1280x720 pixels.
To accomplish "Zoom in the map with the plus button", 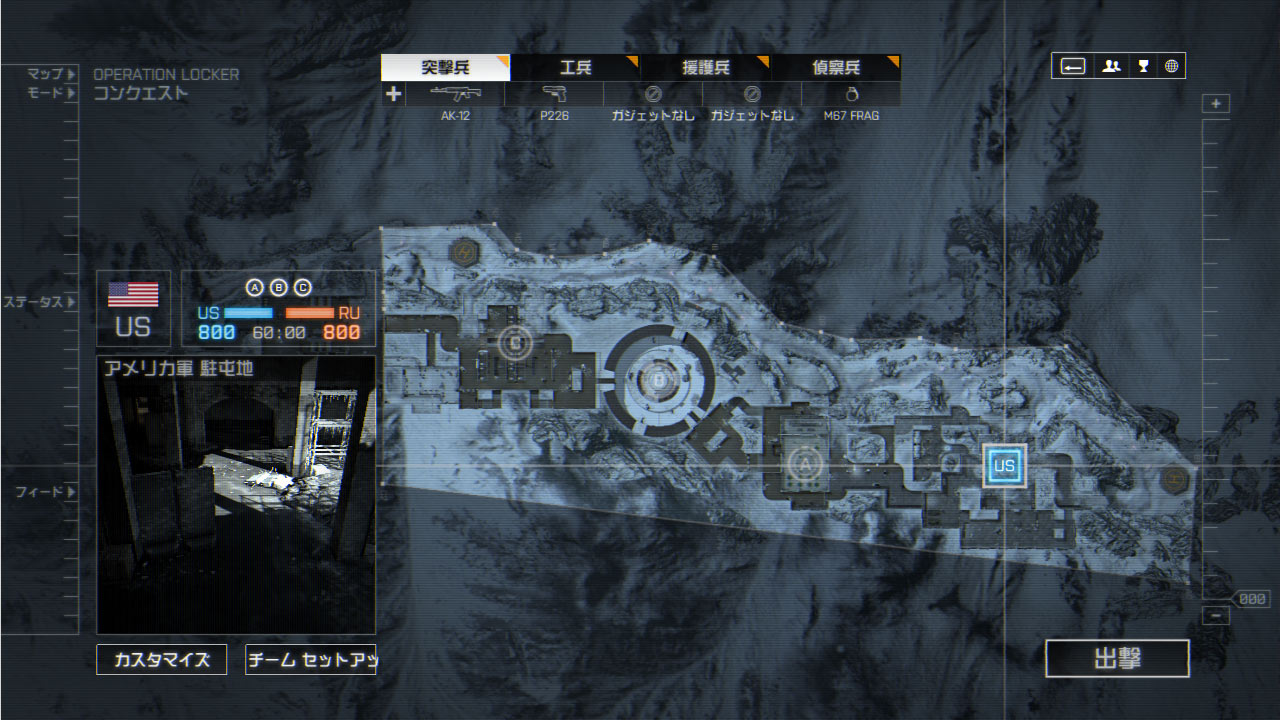I will 1216,104.
